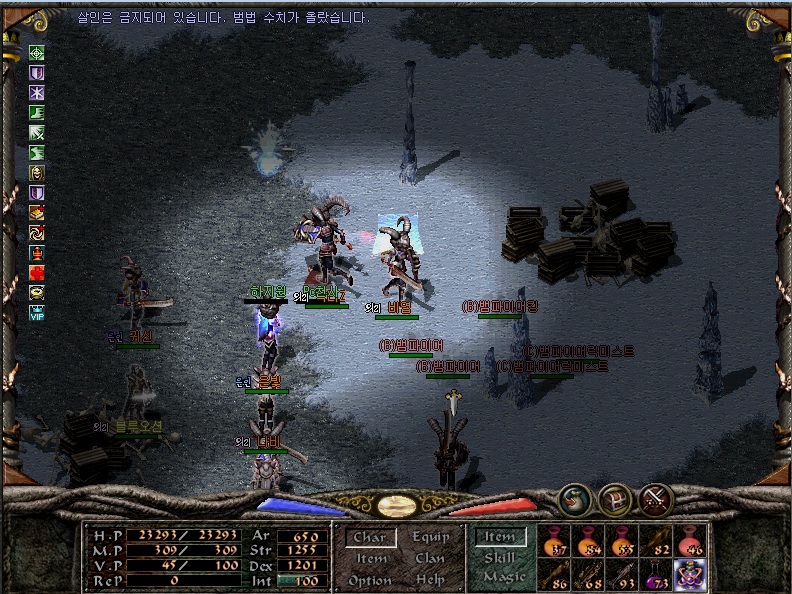Click the skull buff icon
This screenshot has width=792, height=594.
pyautogui.click(x=37, y=172)
